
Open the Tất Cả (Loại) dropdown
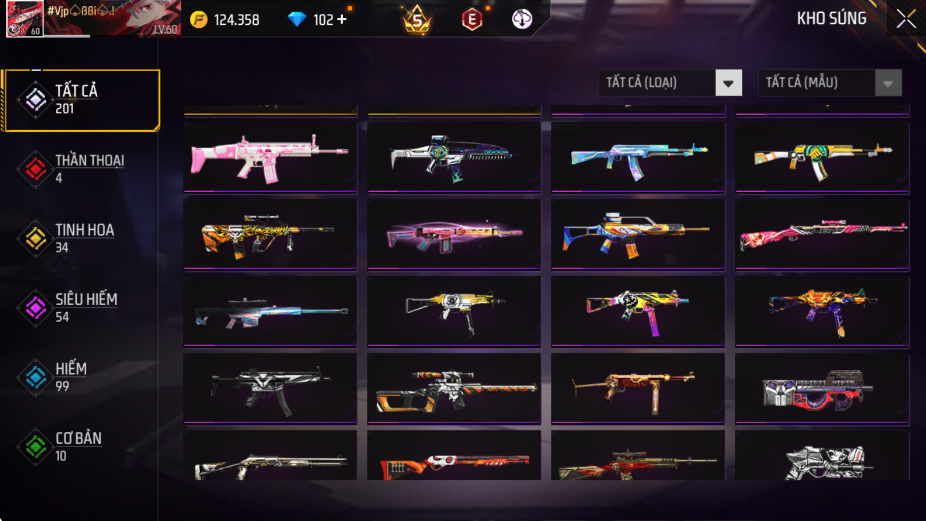pos(671,83)
